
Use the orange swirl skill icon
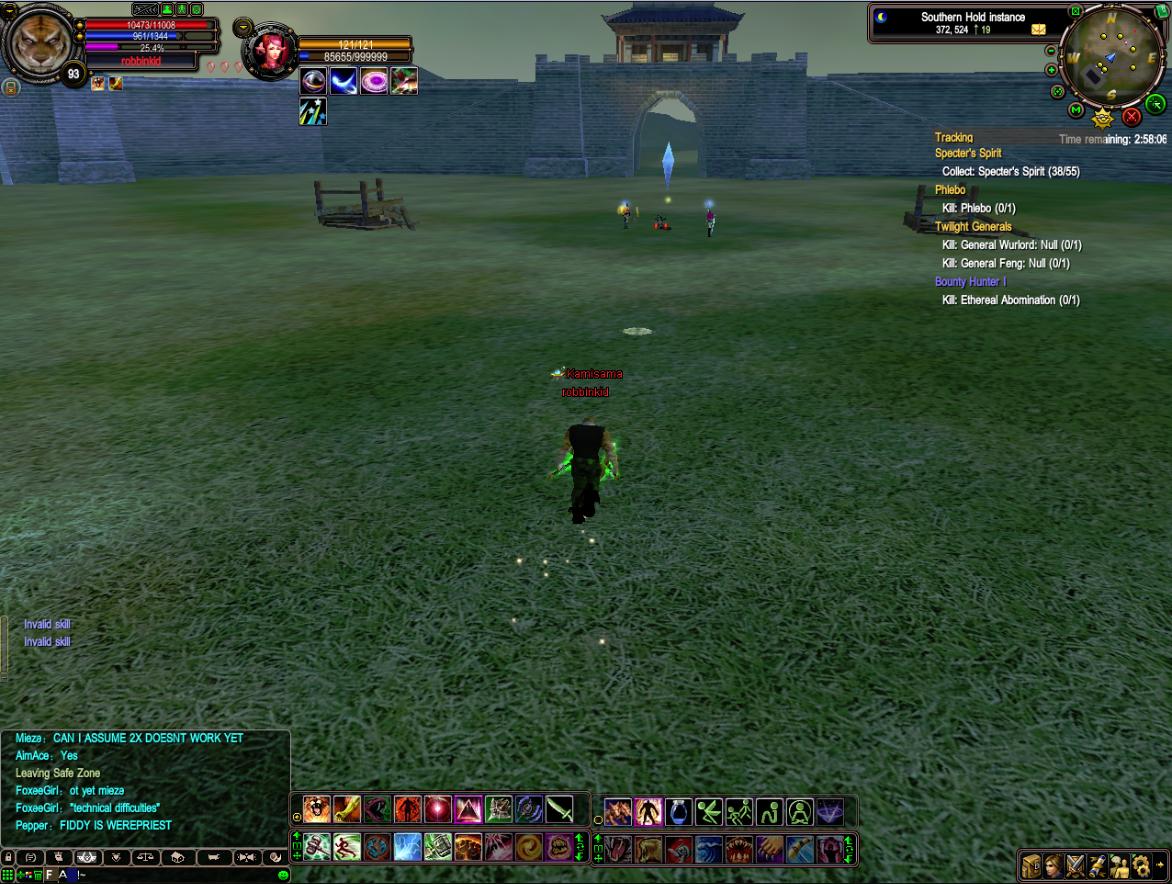pos(529,848)
